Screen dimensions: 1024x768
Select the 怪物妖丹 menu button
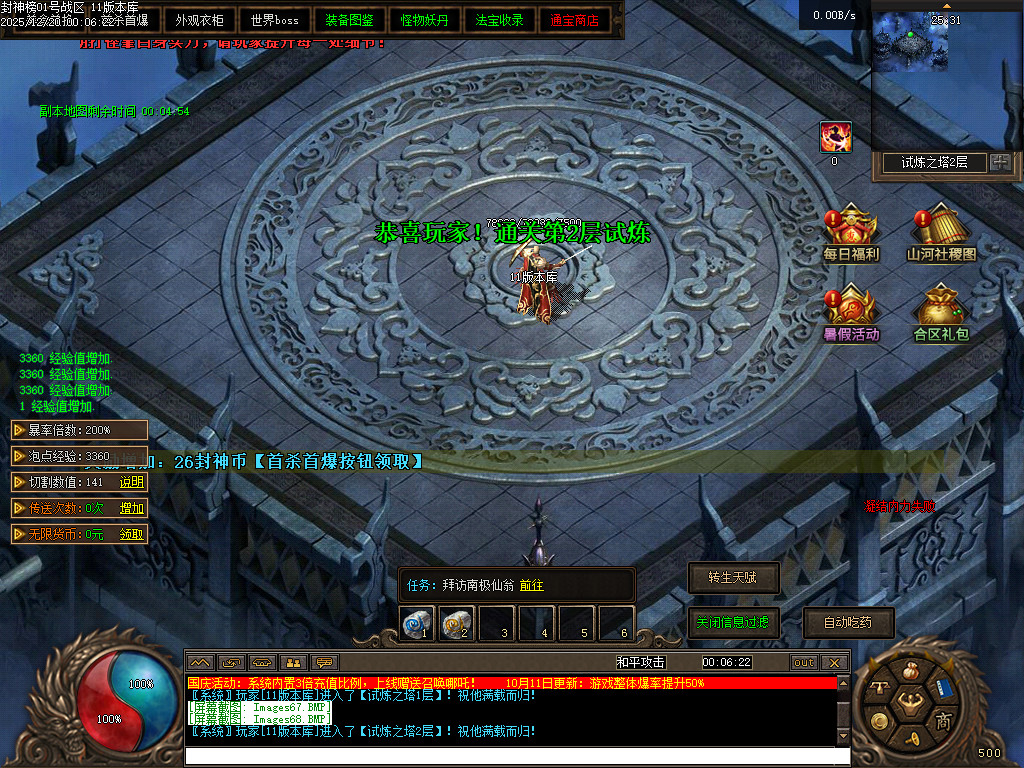[425, 20]
